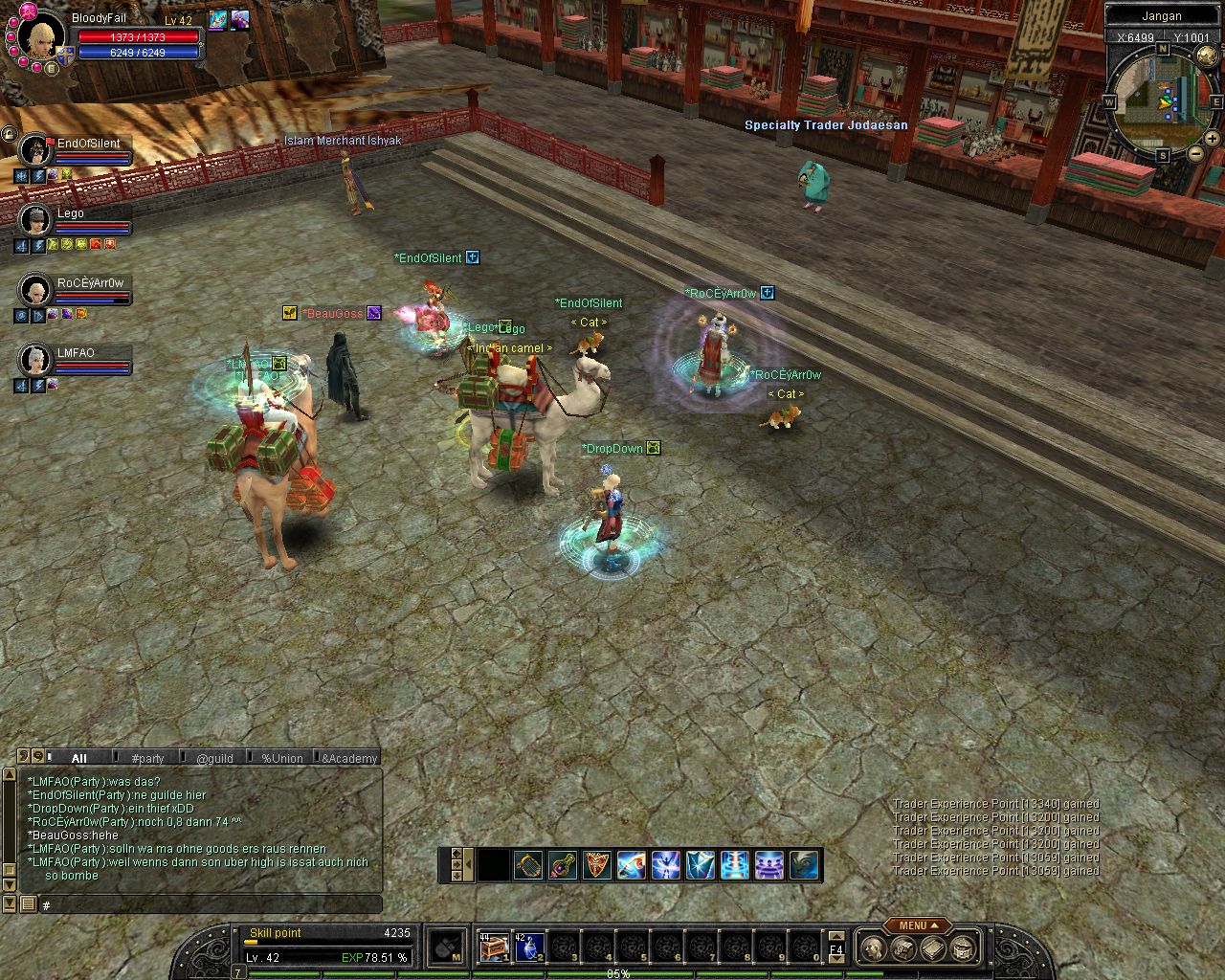
Task: Toggle the lock icon above the party list
Action: [9, 134]
